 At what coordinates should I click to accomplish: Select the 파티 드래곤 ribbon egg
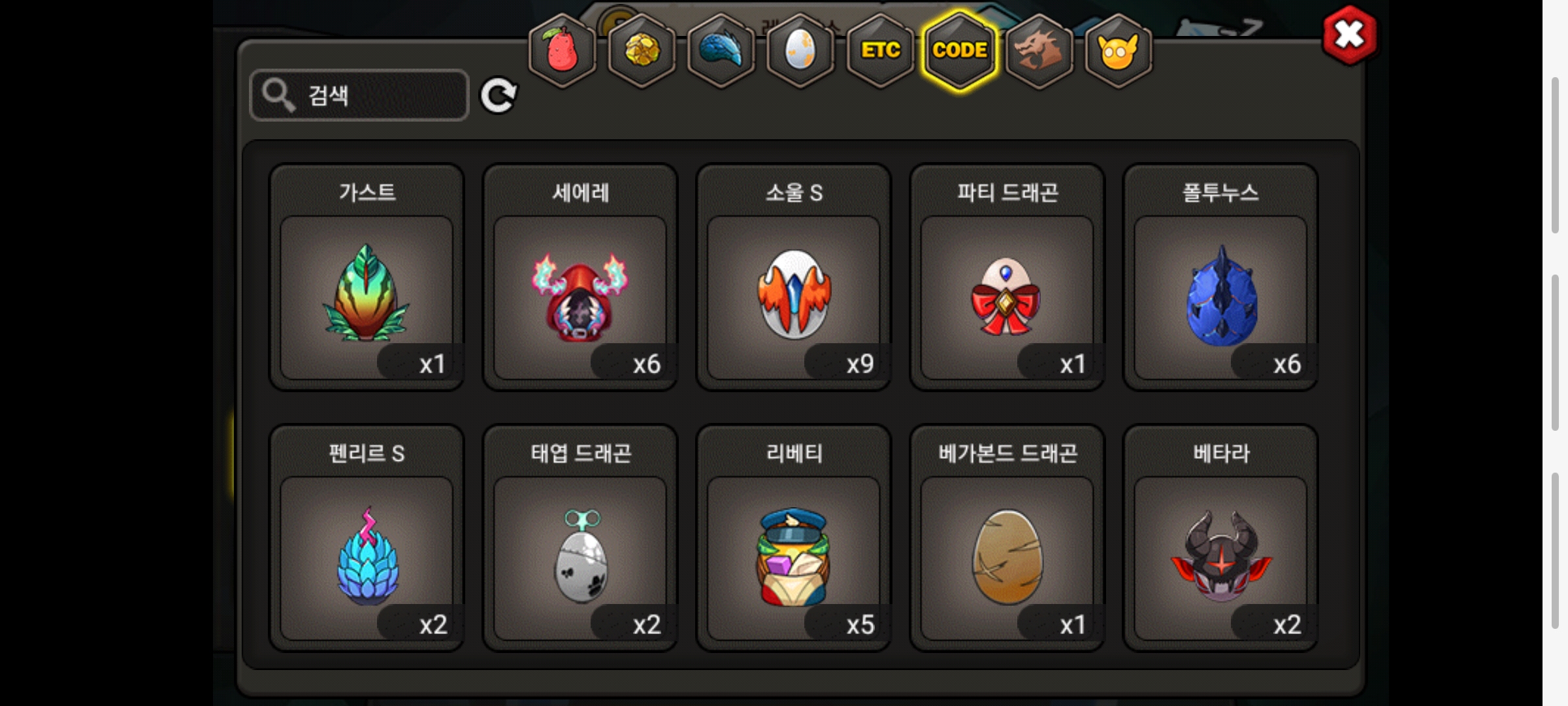point(1007,294)
